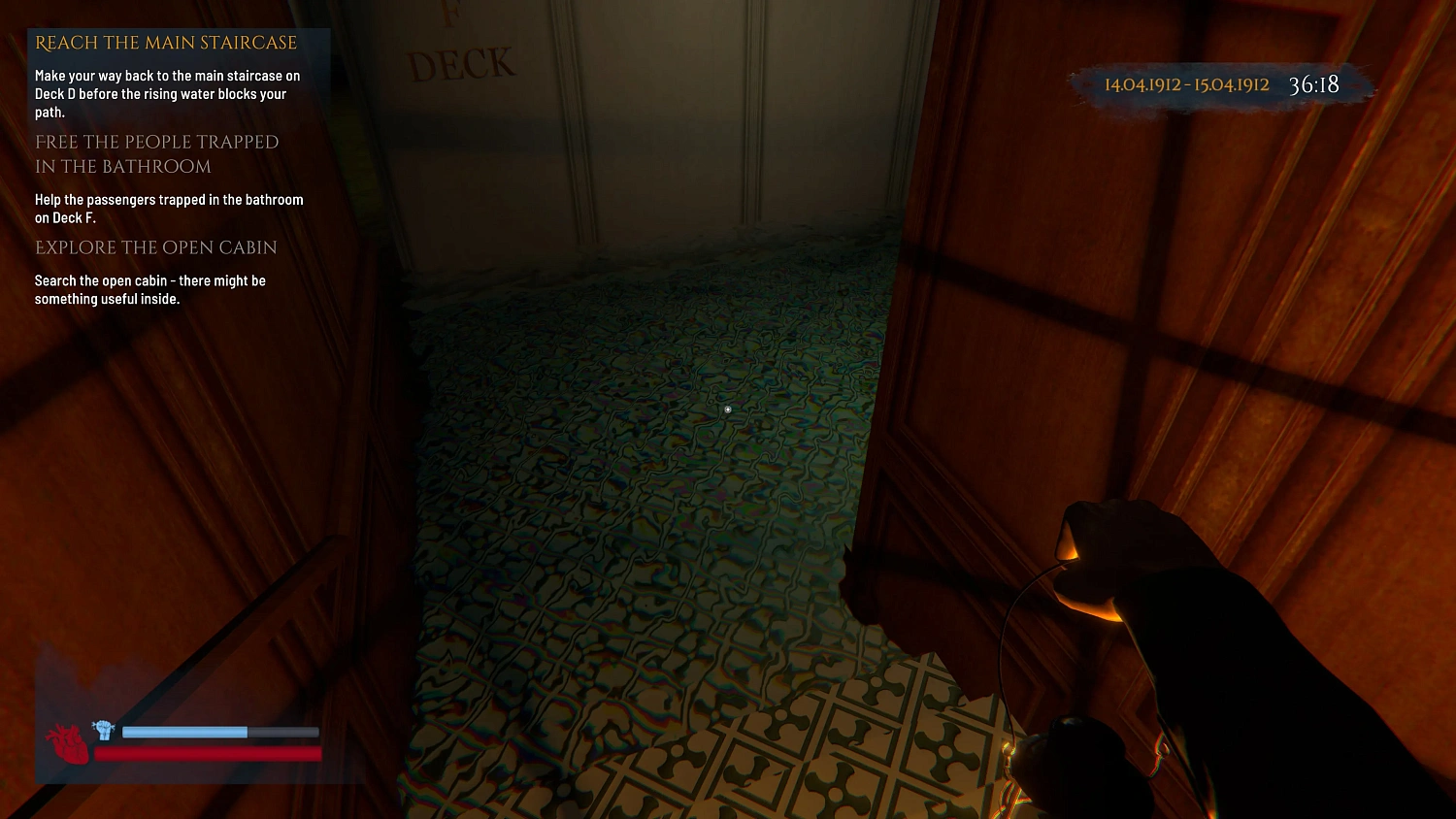Expand the staircase objective description text
Screen dimensions: 1456x819
[x=167, y=93]
